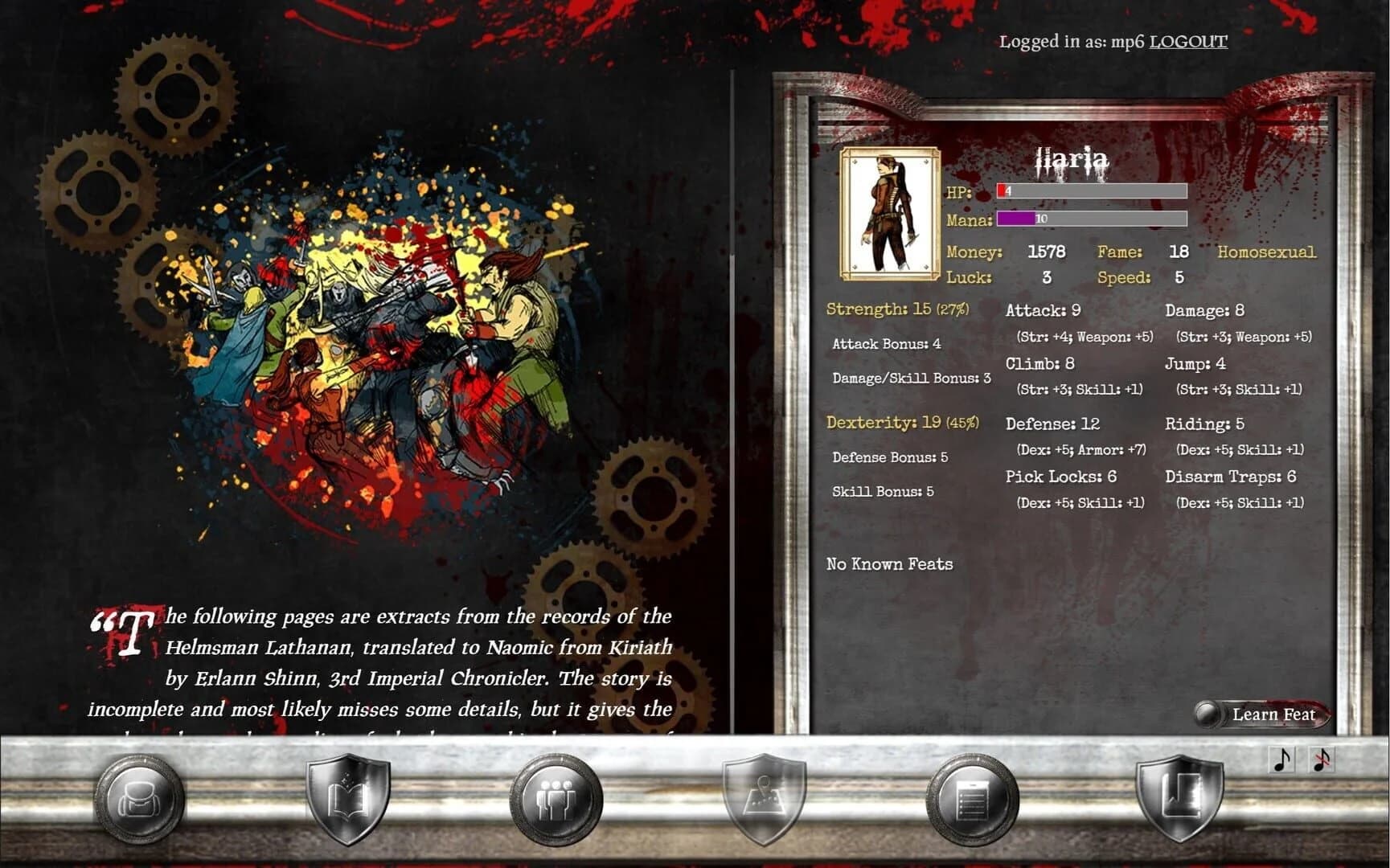View the party members screen

[x=555, y=799]
